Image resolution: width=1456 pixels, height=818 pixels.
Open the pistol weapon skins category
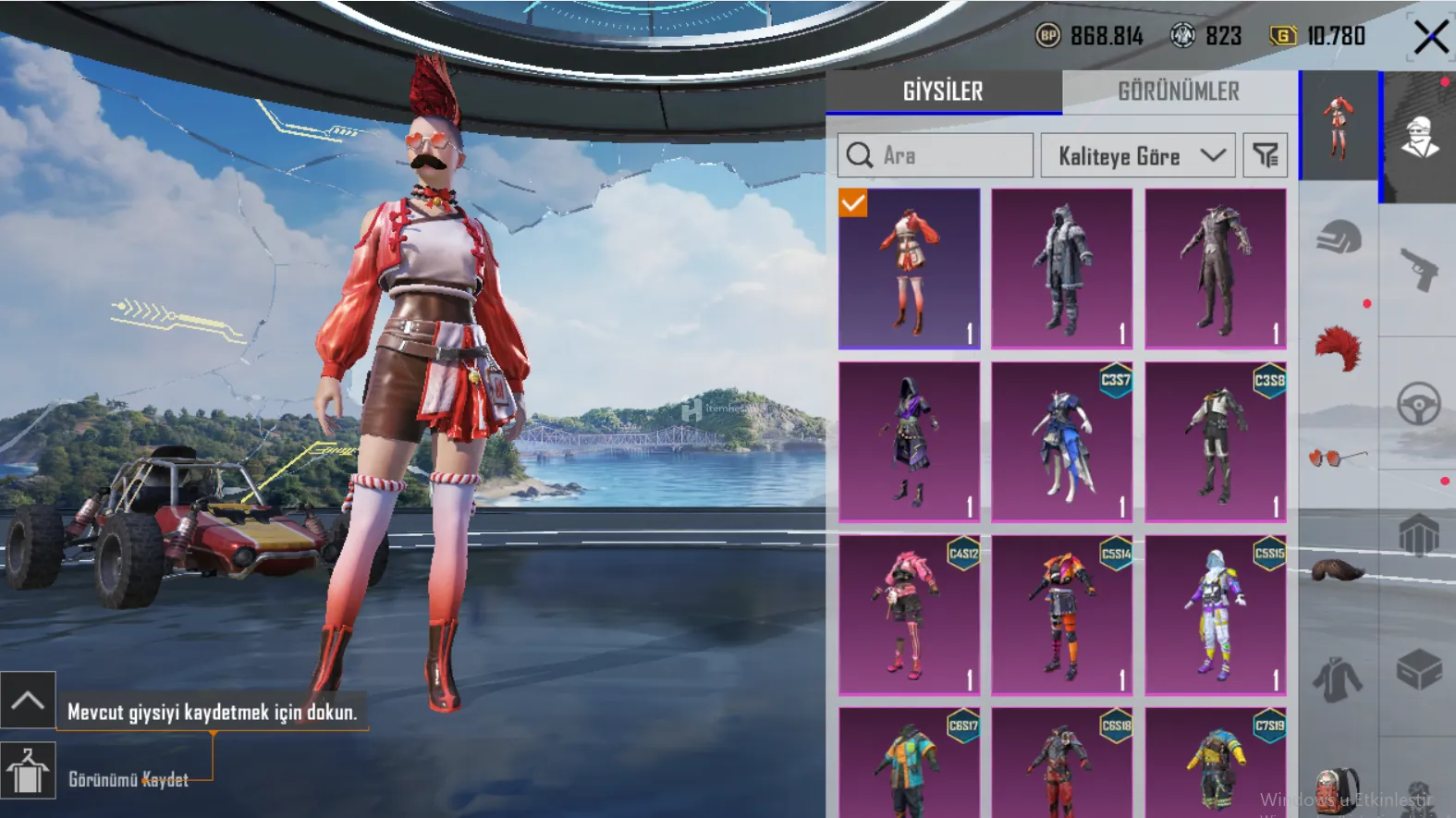(1418, 268)
